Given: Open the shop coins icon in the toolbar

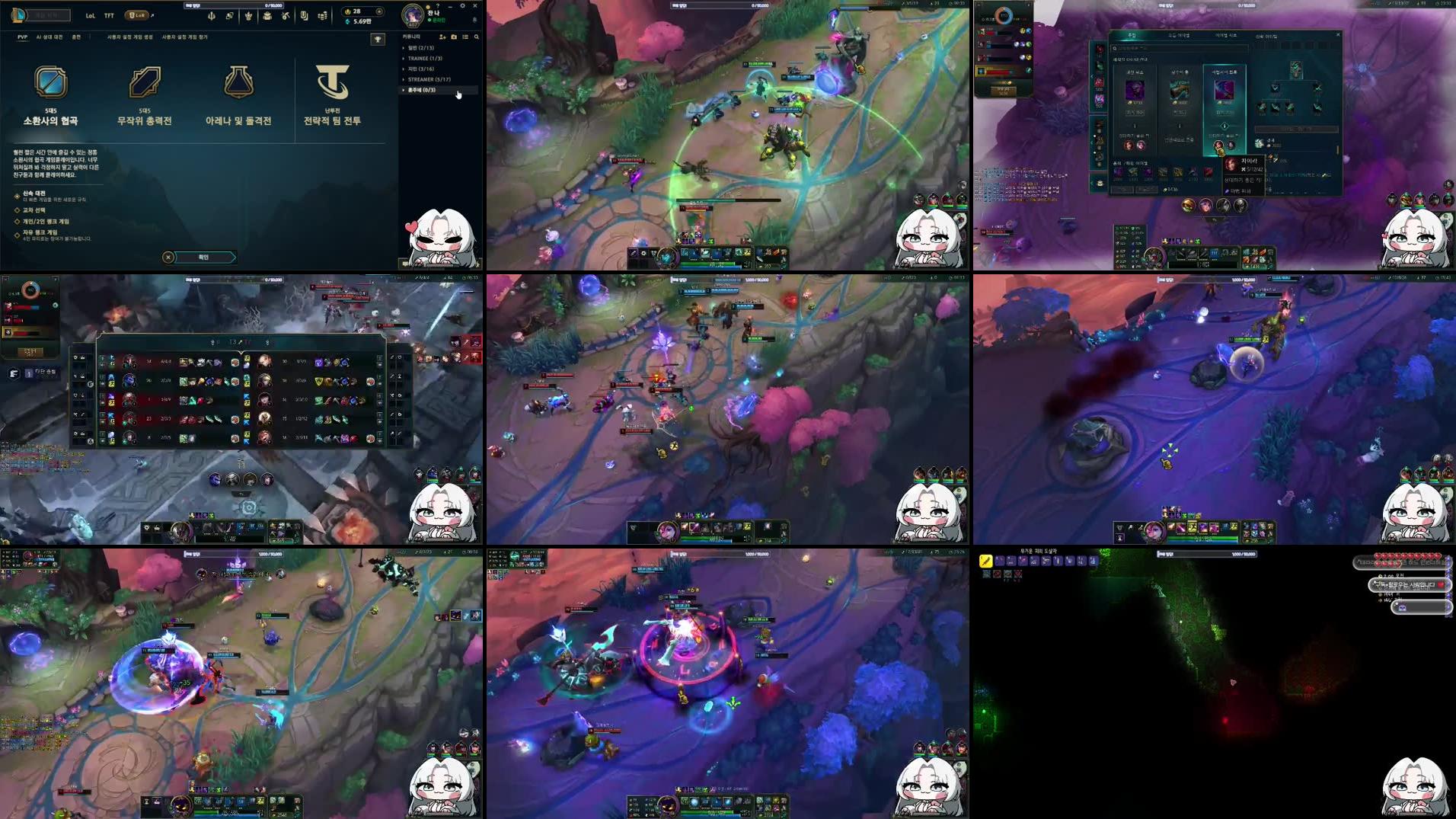Looking at the screenshot, I should (322, 15).
